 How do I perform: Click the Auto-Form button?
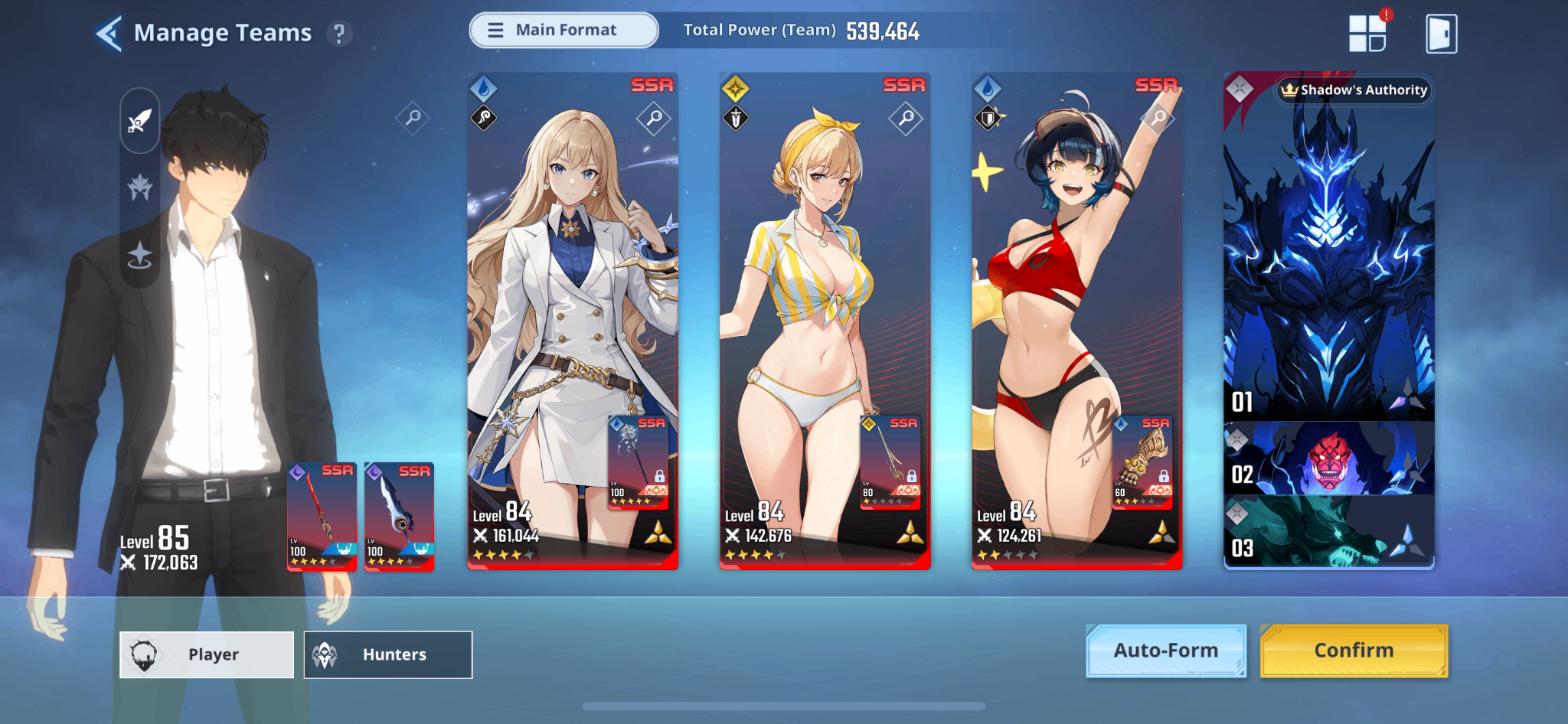point(1165,651)
